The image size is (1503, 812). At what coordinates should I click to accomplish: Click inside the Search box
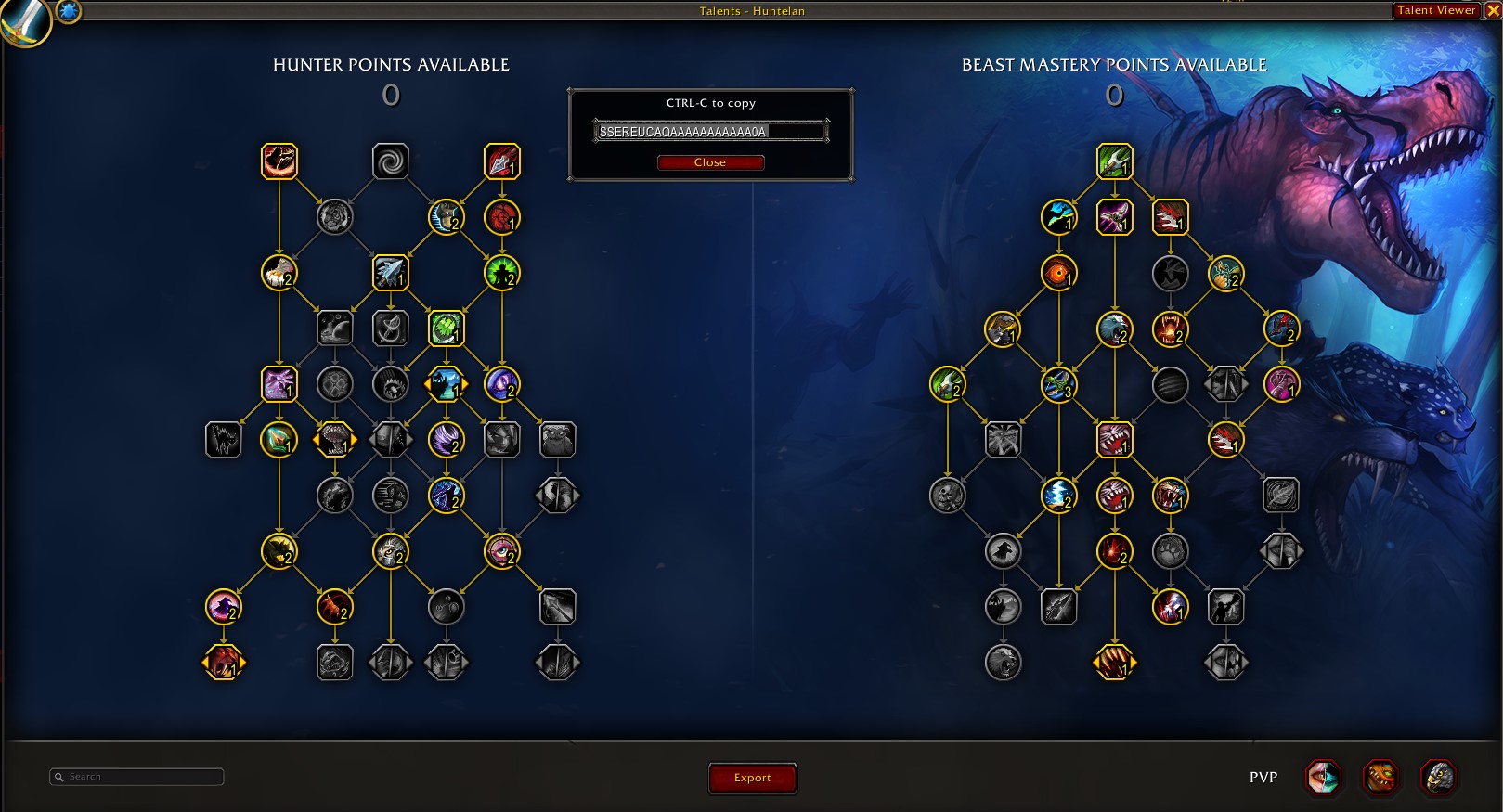pos(136,776)
